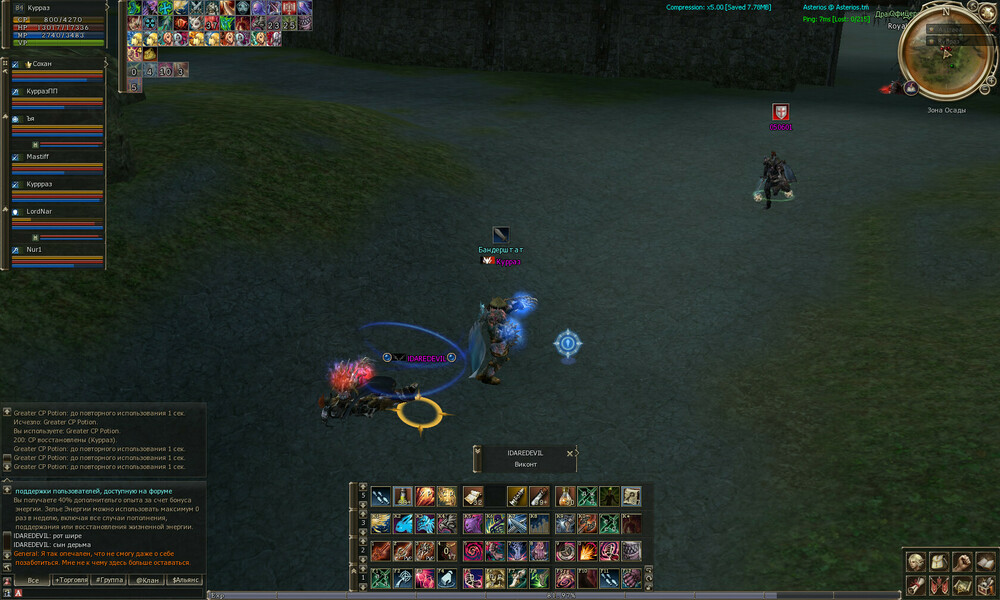Use the F1 crossed green swords skill
This screenshot has height=600, width=1000.
pyautogui.click(x=380, y=577)
